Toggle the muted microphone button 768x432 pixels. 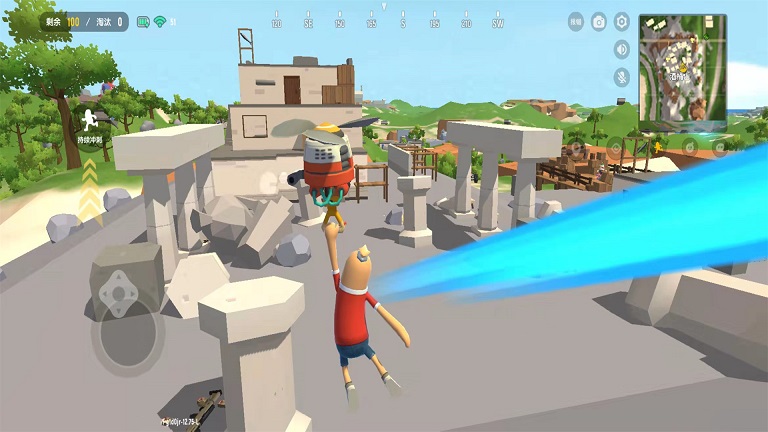click(x=621, y=76)
